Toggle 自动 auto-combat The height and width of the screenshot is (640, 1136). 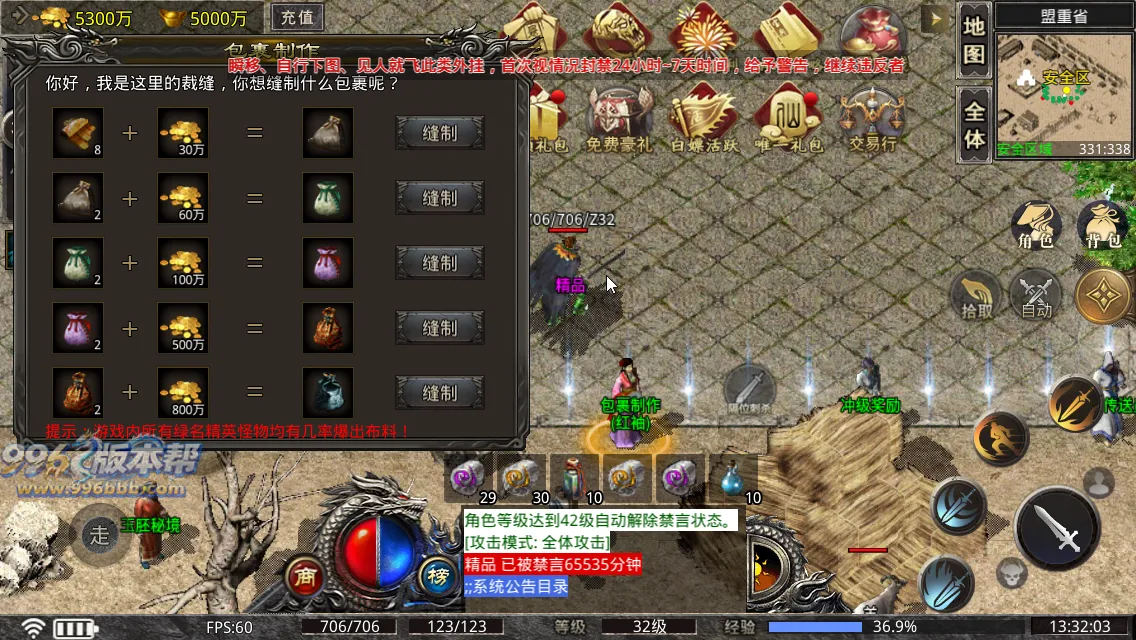[1036, 295]
